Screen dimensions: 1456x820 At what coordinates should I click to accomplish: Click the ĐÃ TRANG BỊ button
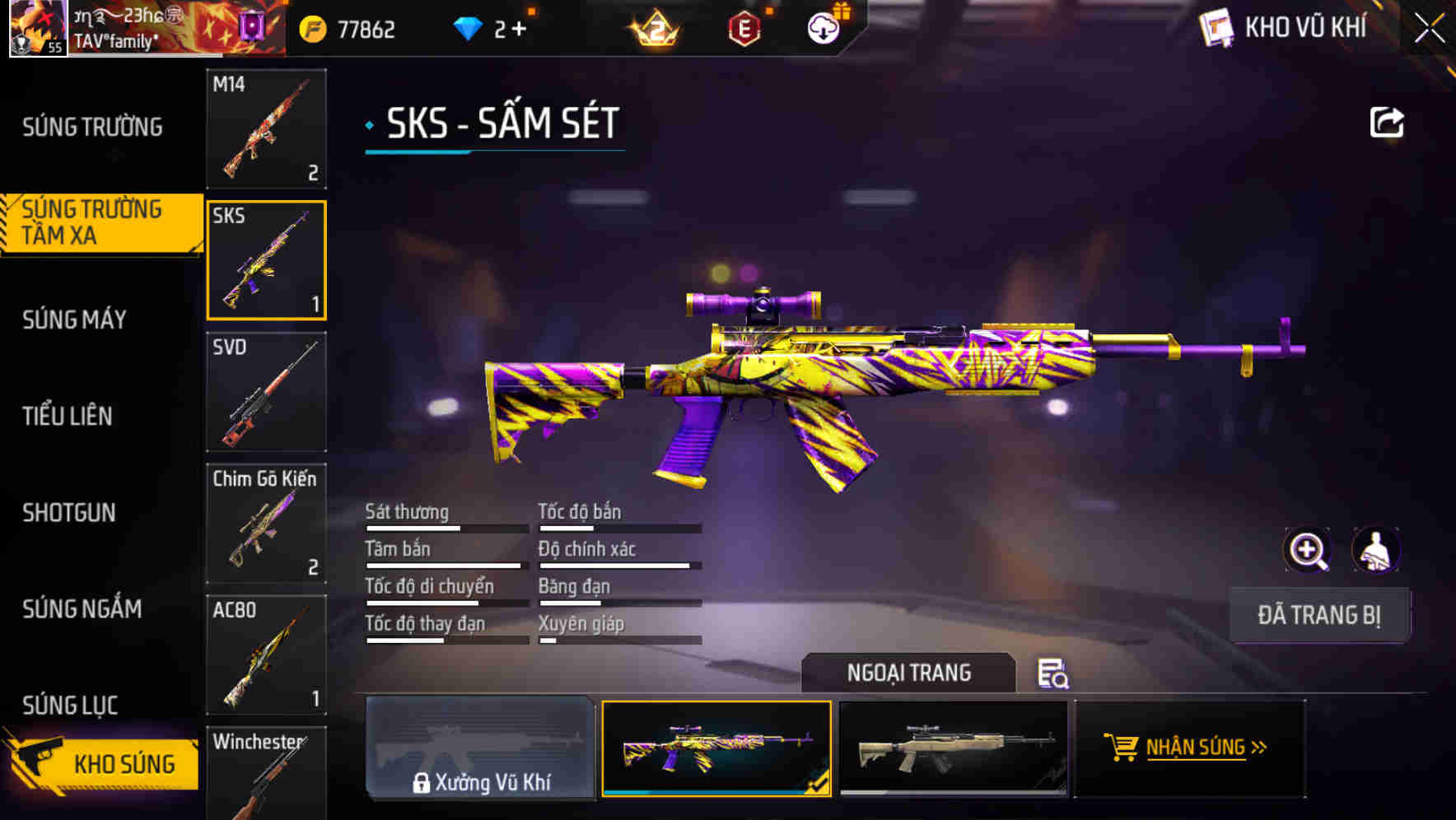point(1319,614)
